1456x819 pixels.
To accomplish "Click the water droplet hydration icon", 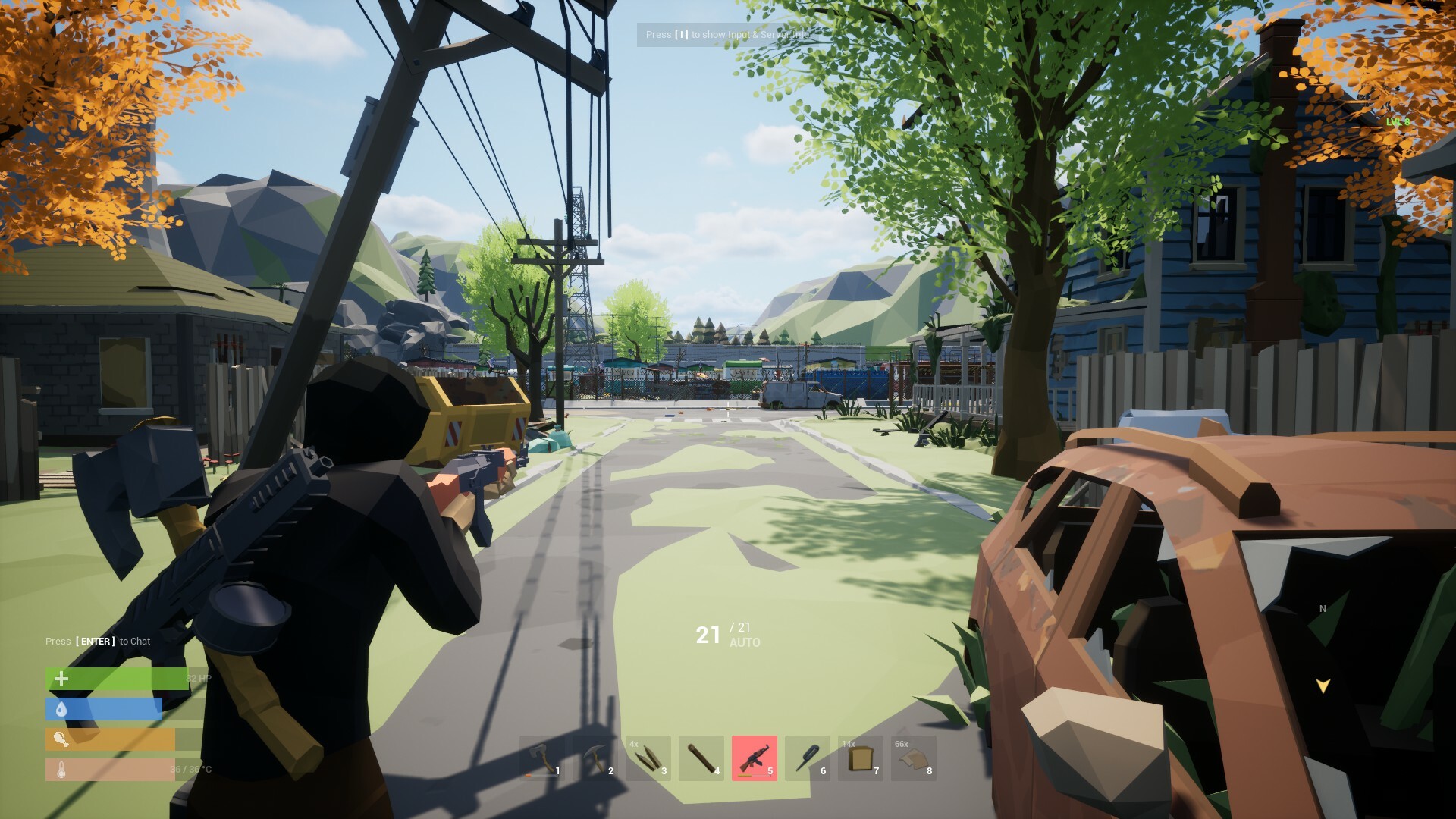I will pos(61,708).
